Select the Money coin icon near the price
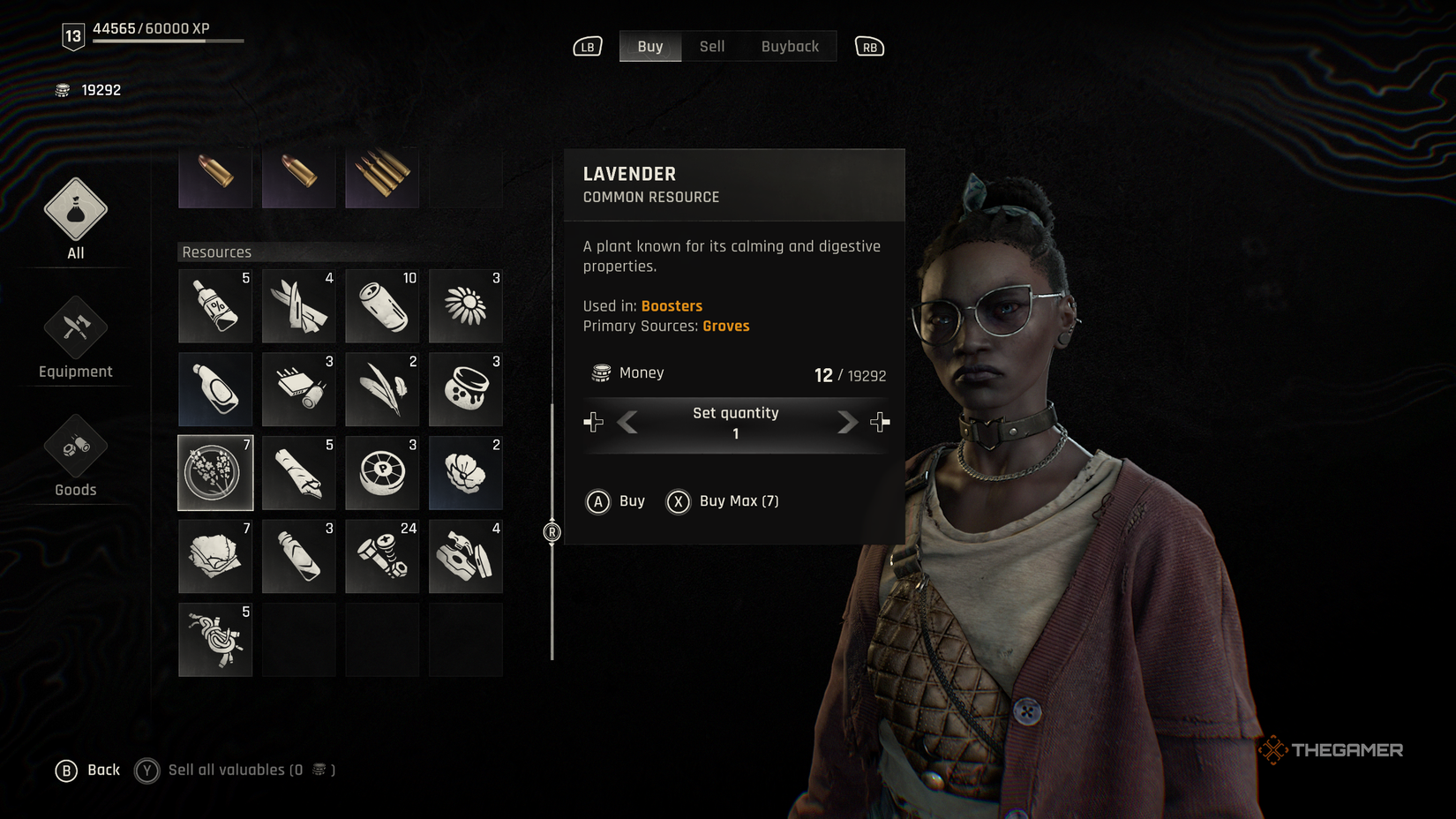The image size is (1456, 819). point(603,372)
